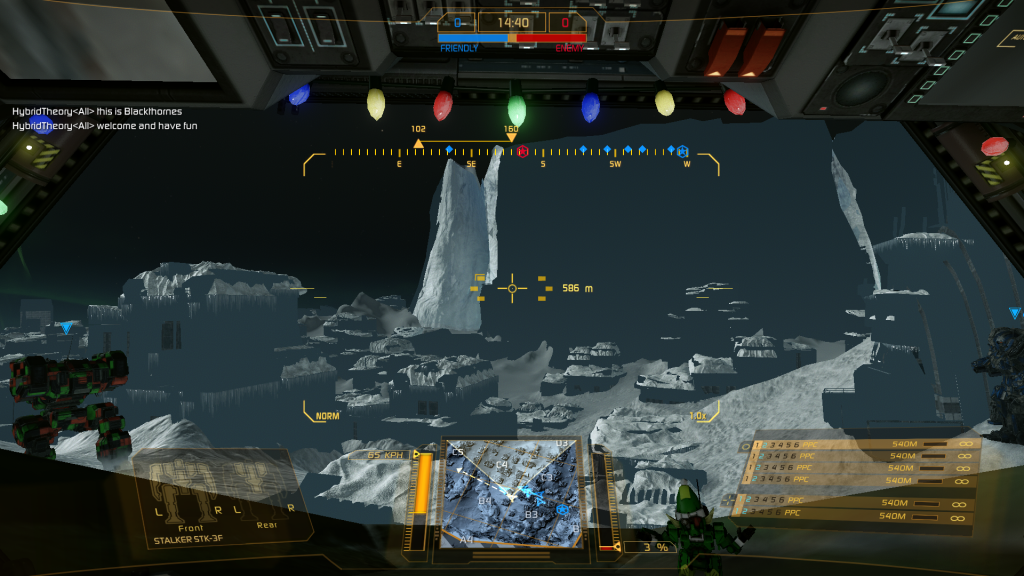The image size is (1024, 576).
Task: Click the blue base marker on the minimap
Action: tap(563, 508)
